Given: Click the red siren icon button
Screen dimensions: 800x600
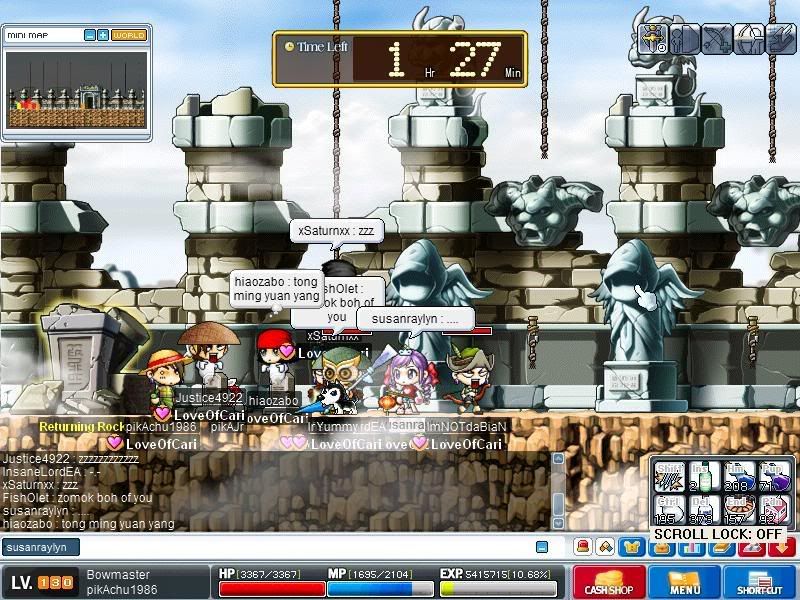Looking at the screenshot, I should tap(582, 547).
